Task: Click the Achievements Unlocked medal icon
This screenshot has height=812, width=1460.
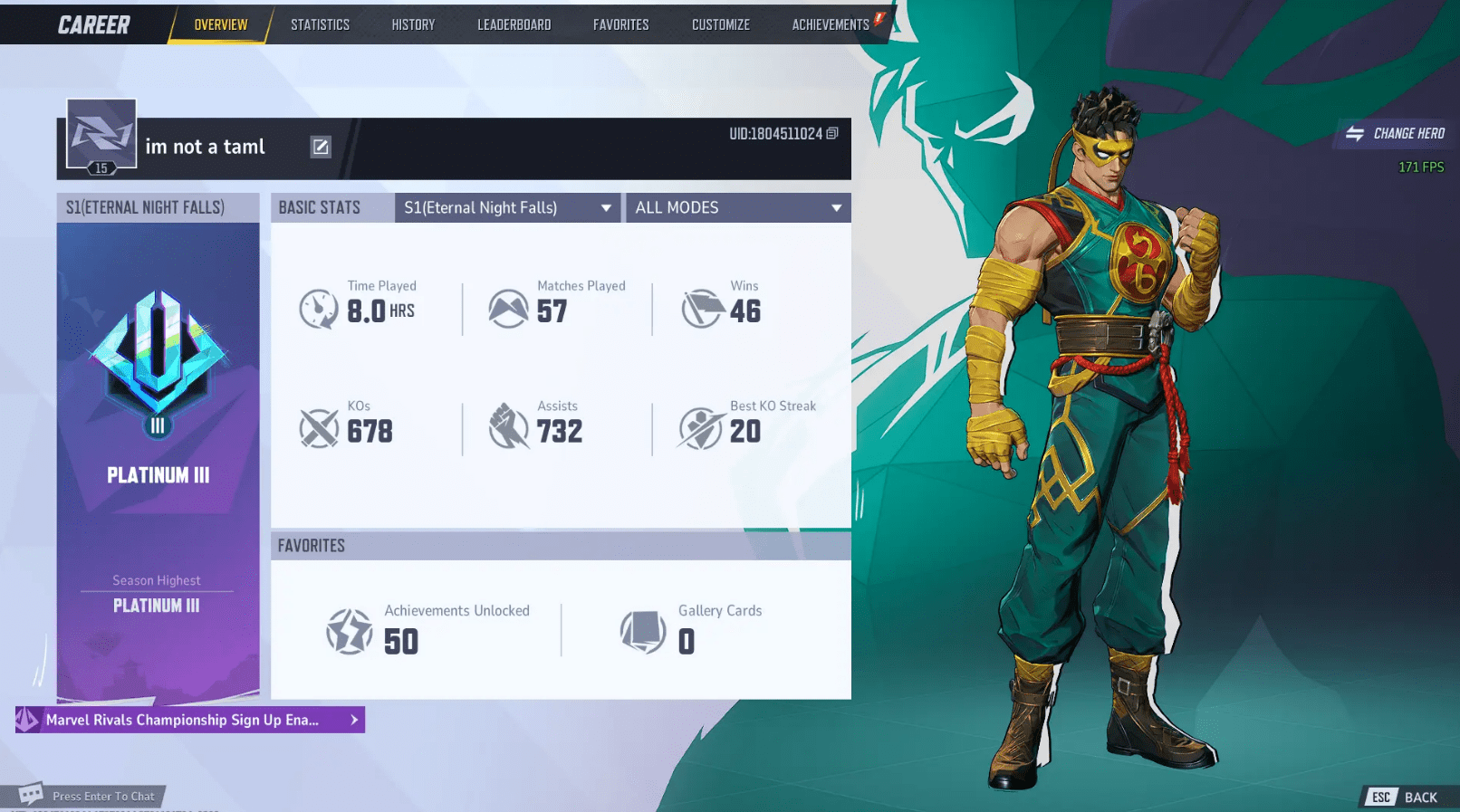Action: point(350,631)
